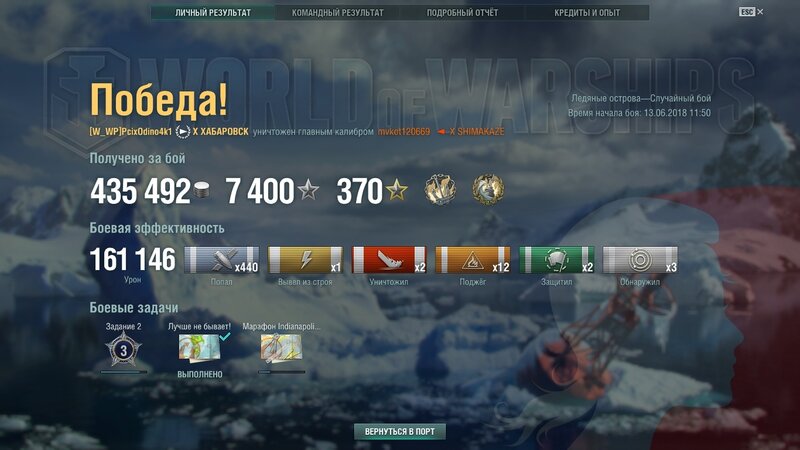Click the Попал x440 hits ribbon
Screen dimensions: 800x450
coord(221,260)
